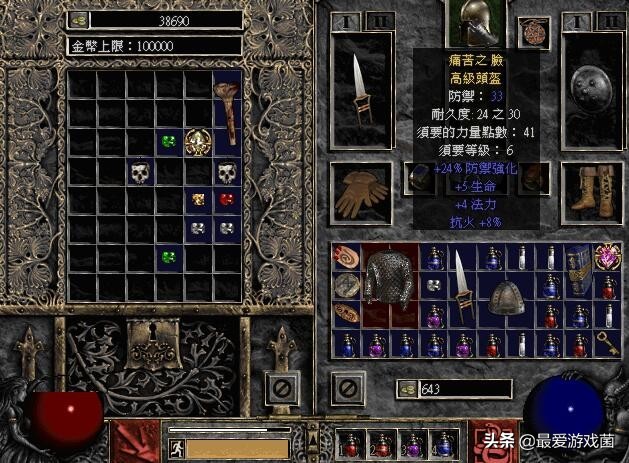Pick up the red ruby gem in stash

pos(227,199)
